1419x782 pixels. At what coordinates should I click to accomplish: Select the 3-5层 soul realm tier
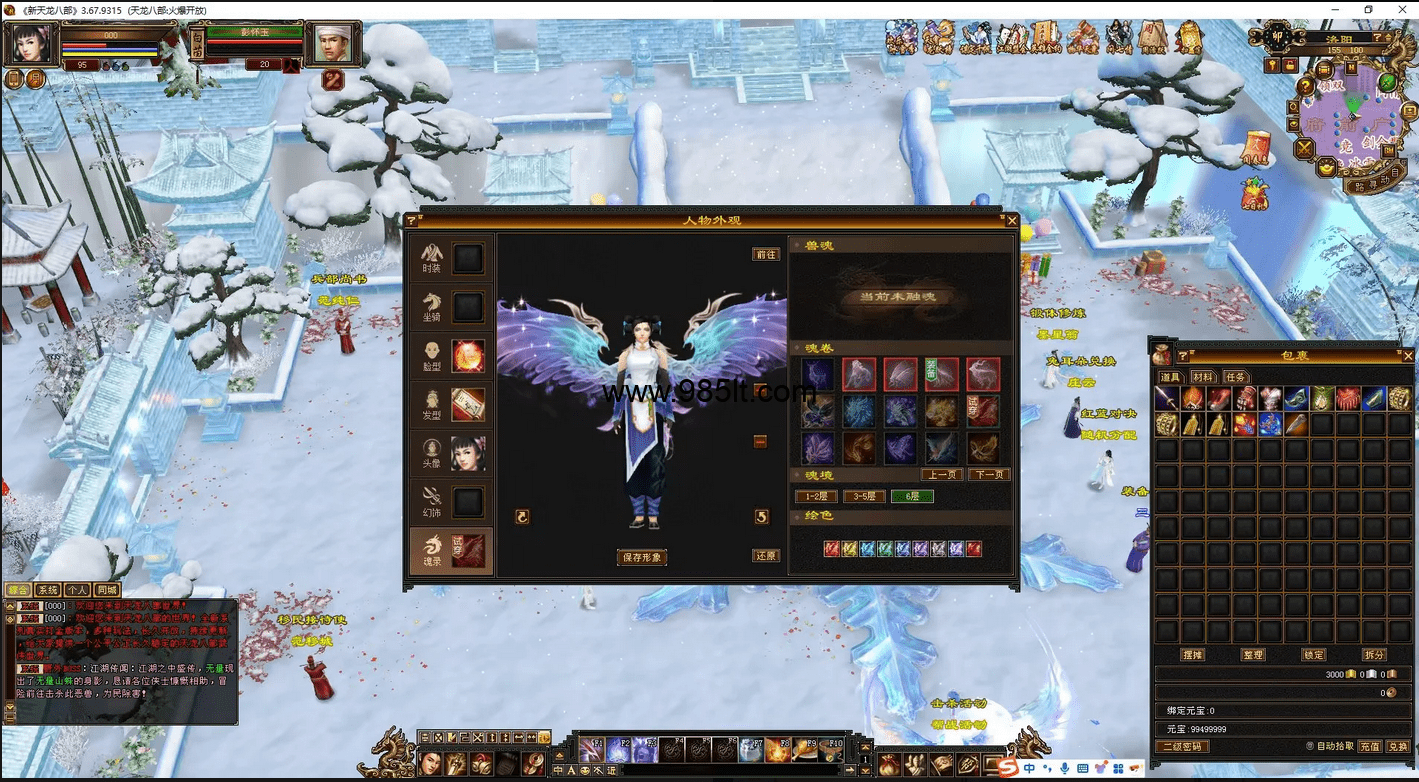click(864, 496)
